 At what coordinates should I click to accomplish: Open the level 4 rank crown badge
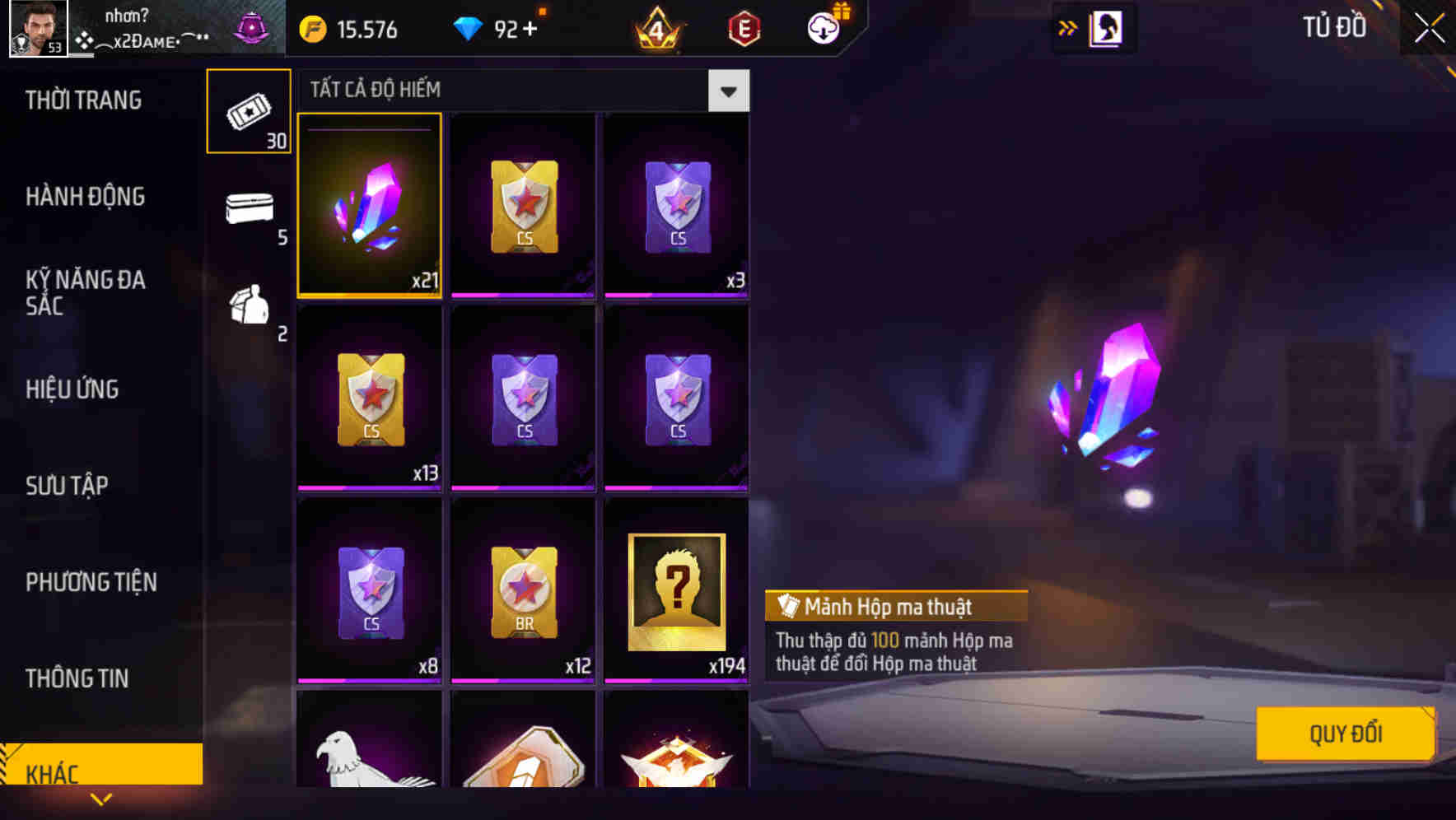pos(655,27)
